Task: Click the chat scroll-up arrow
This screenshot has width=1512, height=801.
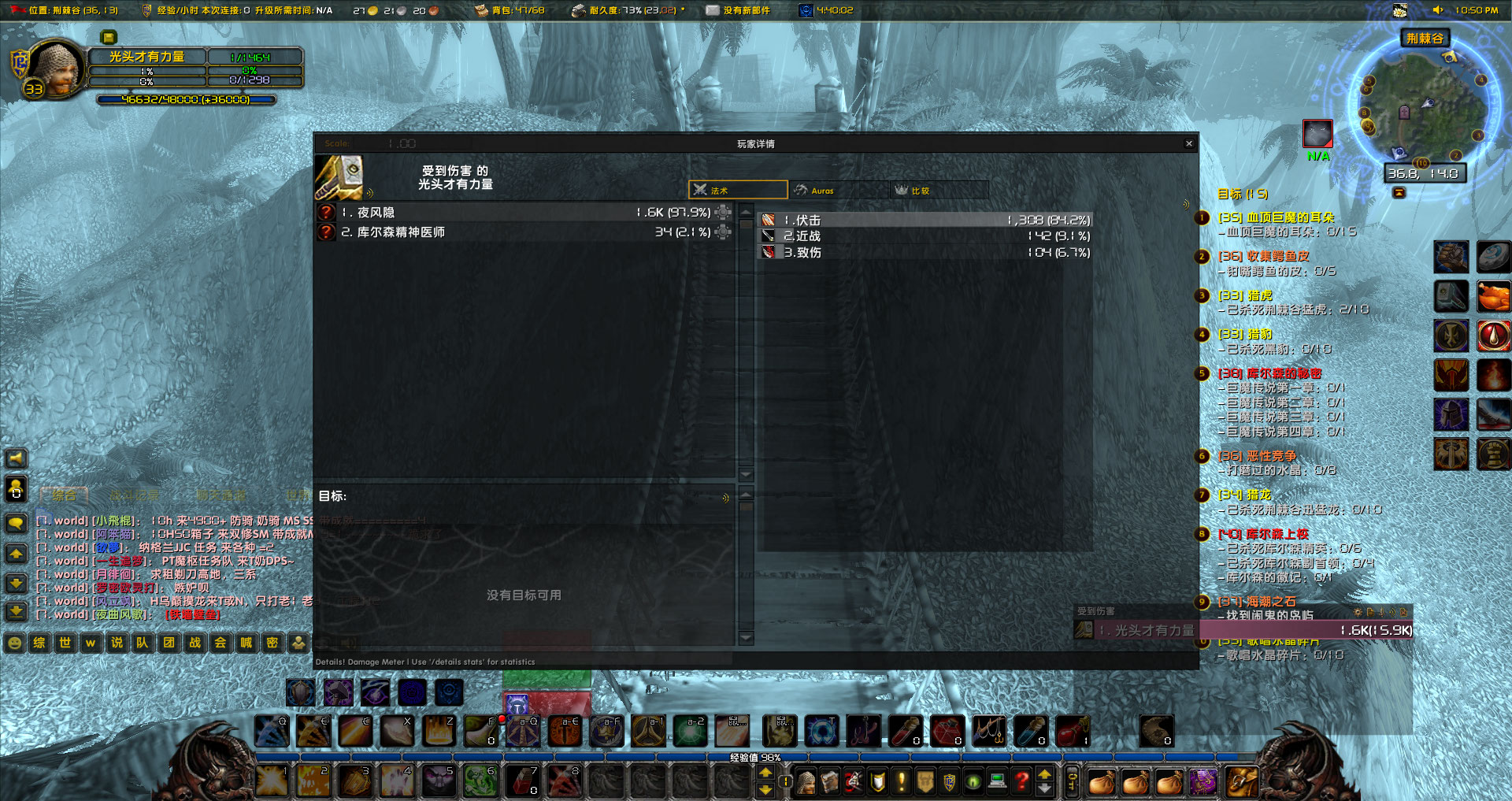Action: click(16, 554)
